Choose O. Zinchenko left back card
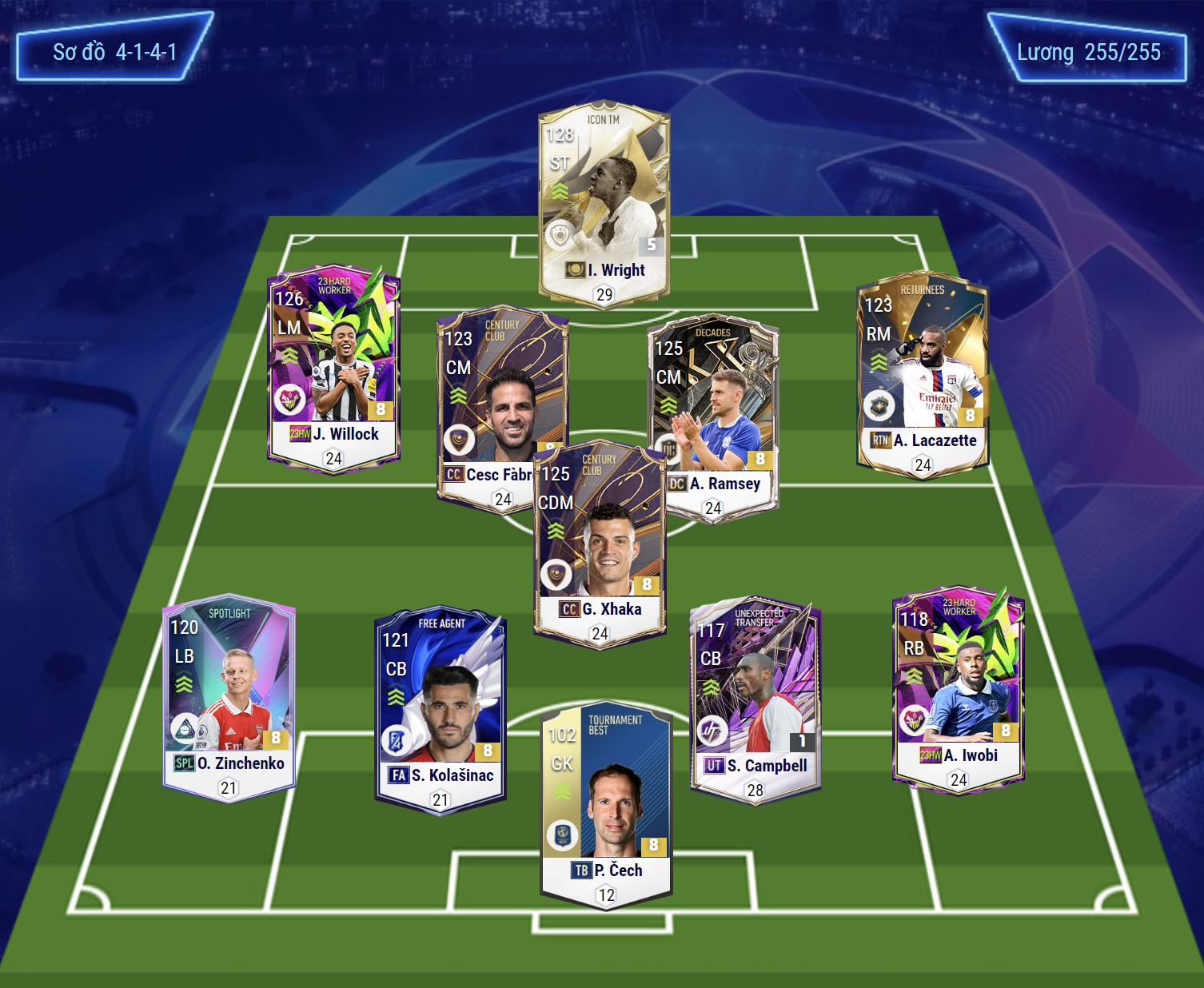This screenshot has height=988, width=1204. 229,695
